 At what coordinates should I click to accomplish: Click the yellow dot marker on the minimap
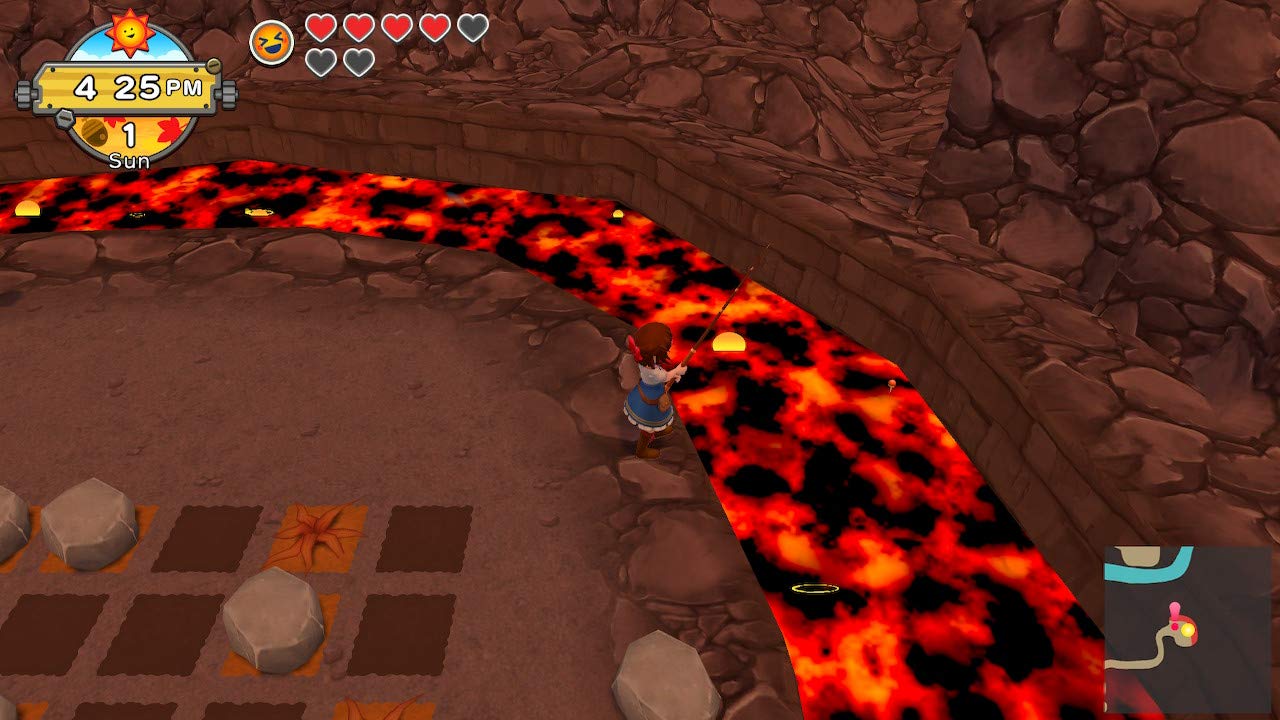click(1187, 631)
